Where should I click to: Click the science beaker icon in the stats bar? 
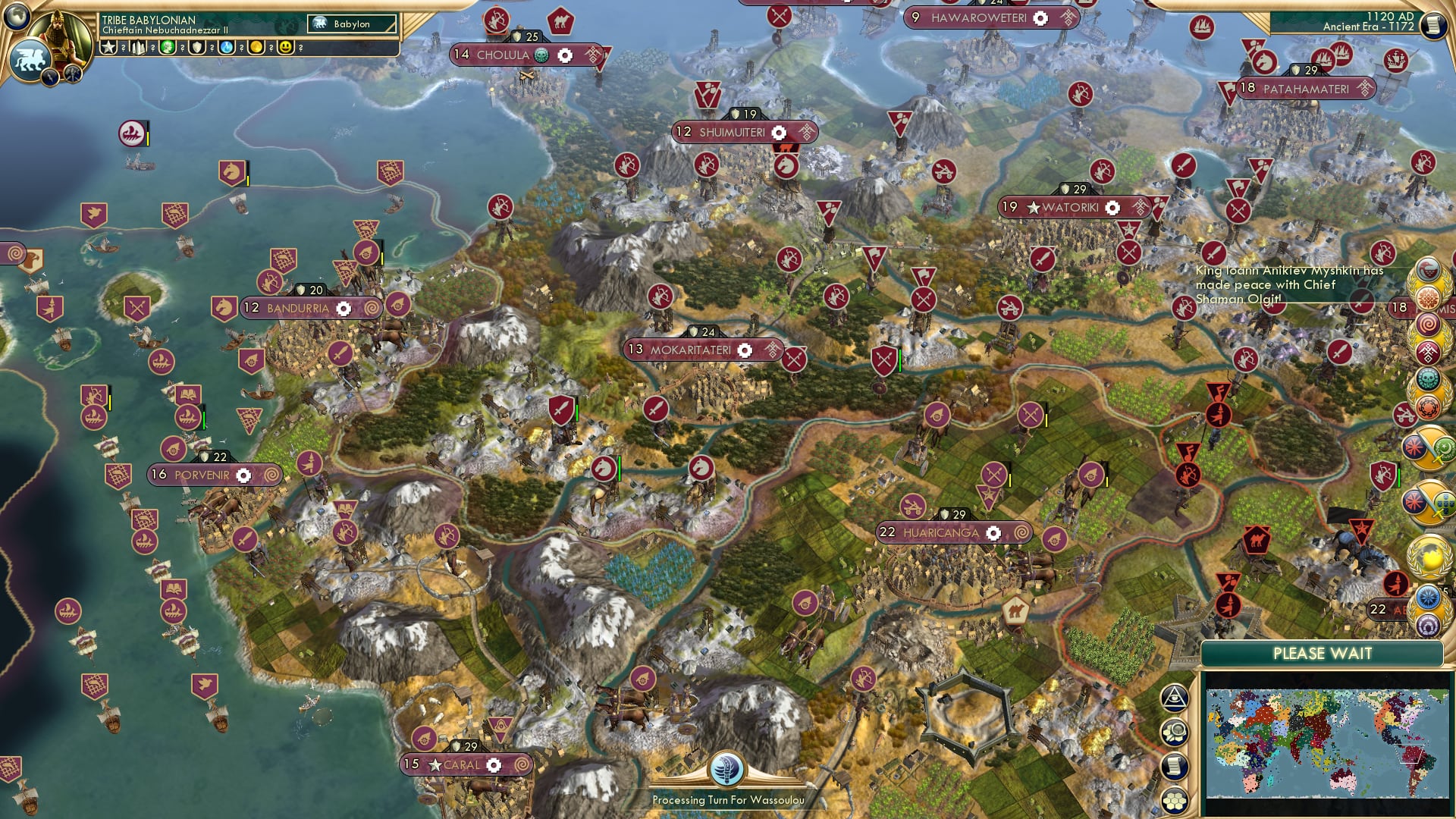coord(227,48)
